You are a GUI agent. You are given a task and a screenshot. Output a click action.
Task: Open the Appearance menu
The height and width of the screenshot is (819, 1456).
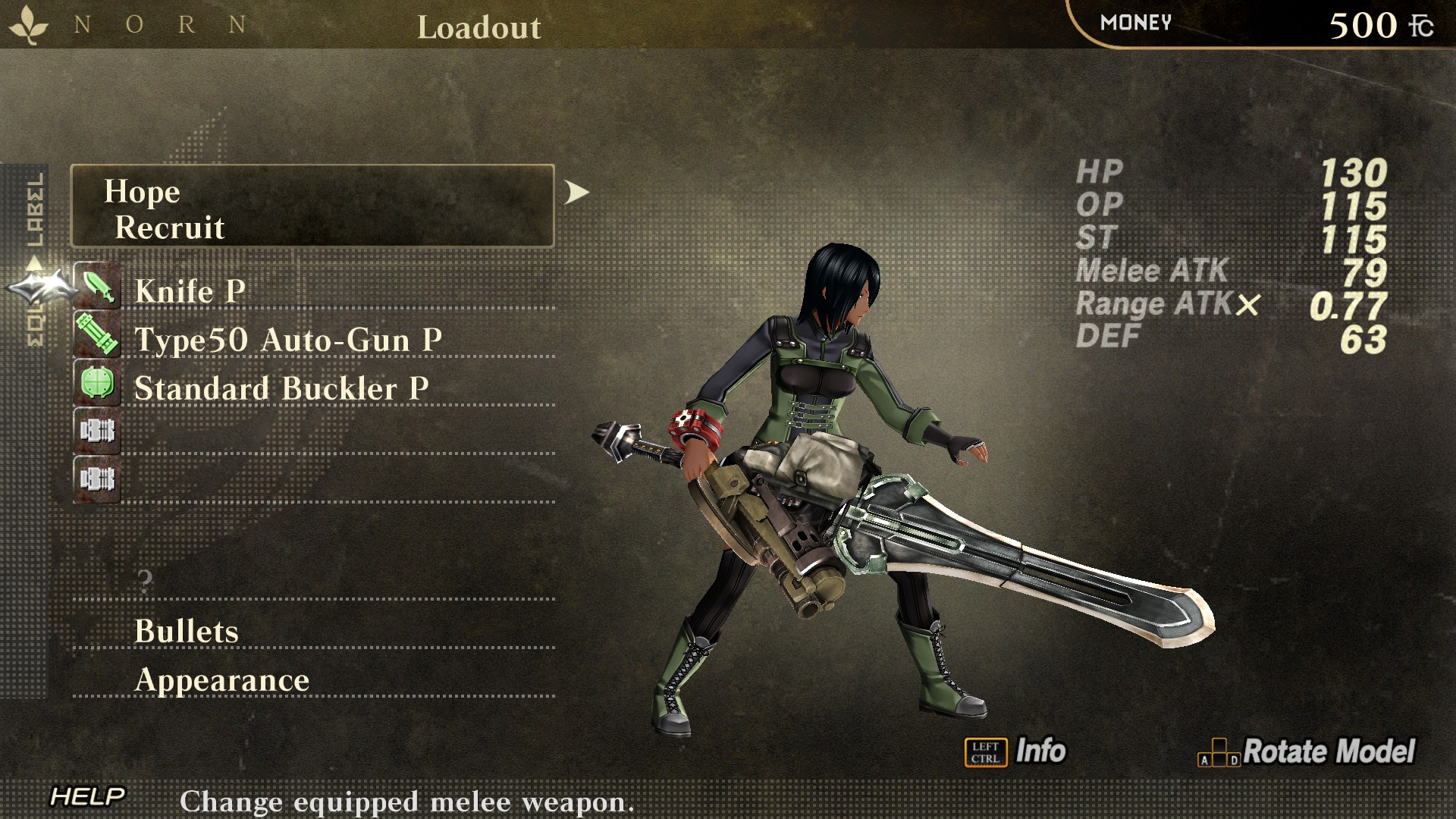tap(221, 680)
